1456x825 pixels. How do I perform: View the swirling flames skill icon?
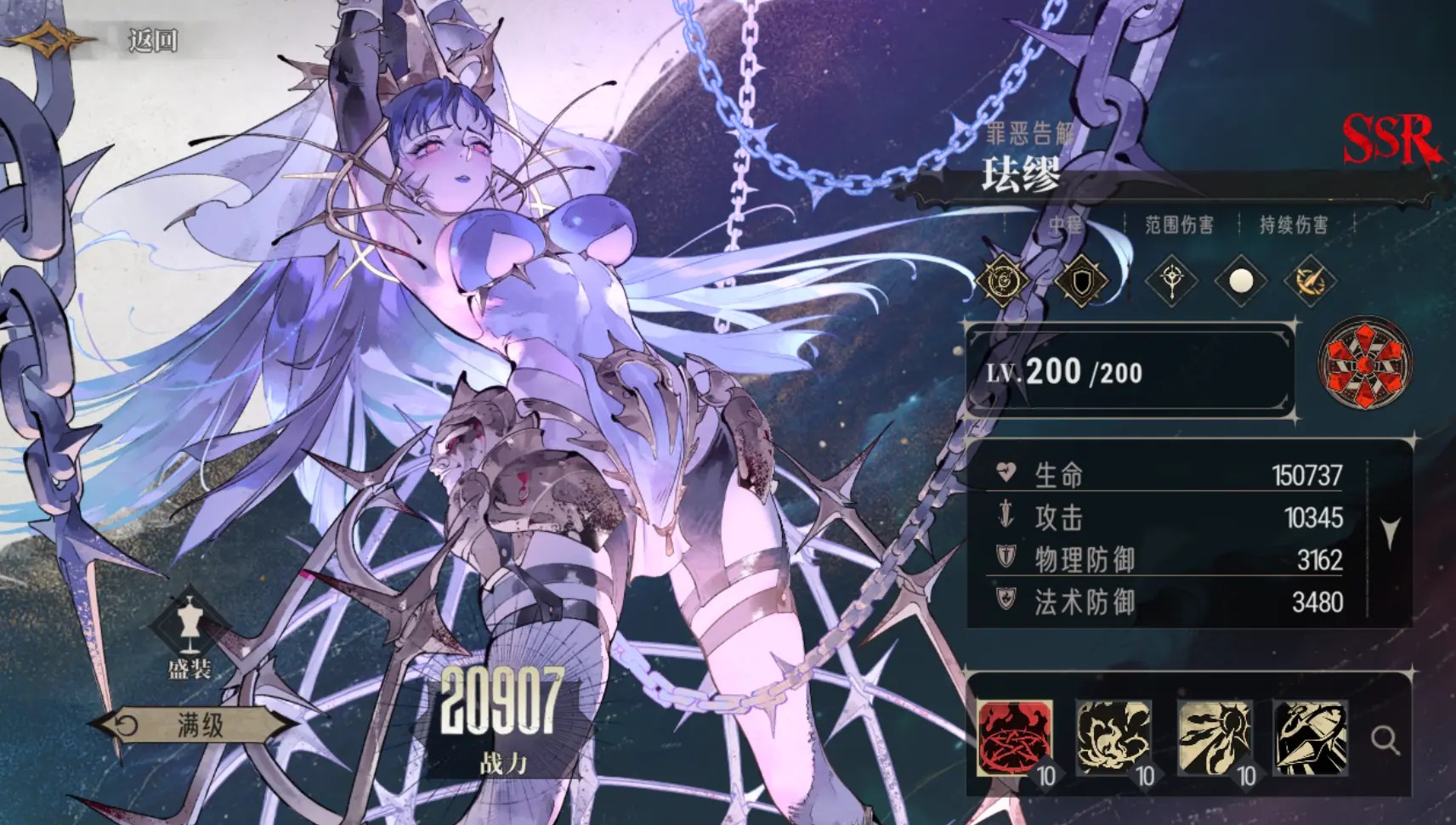pyautogui.click(x=1113, y=737)
